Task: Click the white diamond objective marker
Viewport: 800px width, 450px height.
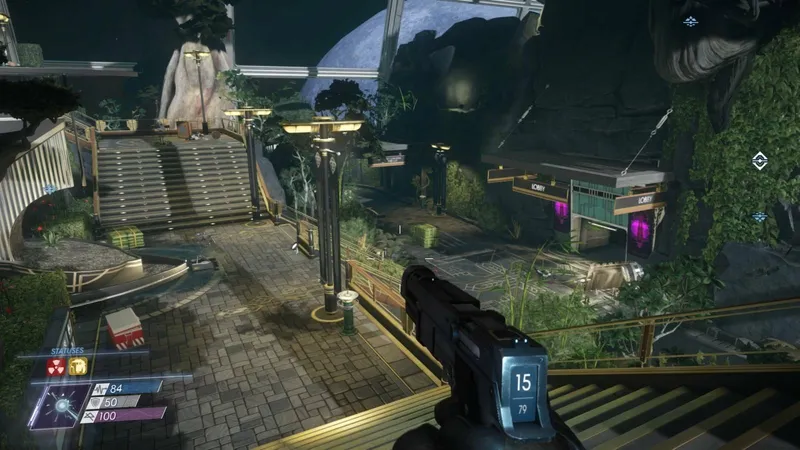Action: click(759, 160)
